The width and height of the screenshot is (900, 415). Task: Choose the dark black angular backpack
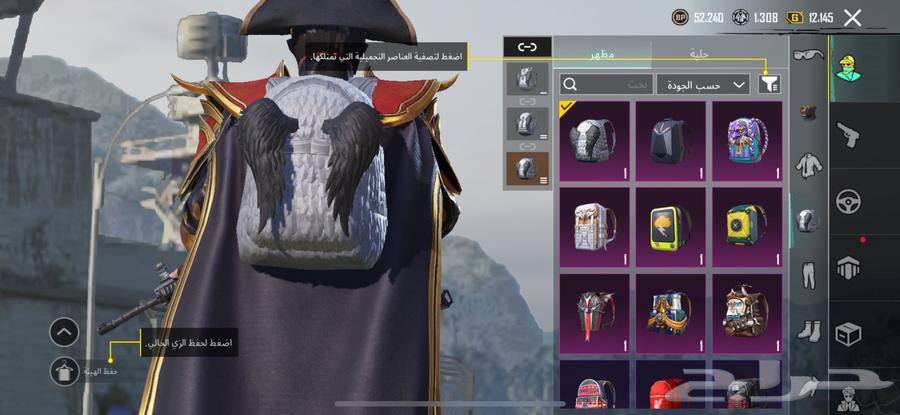point(670,141)
